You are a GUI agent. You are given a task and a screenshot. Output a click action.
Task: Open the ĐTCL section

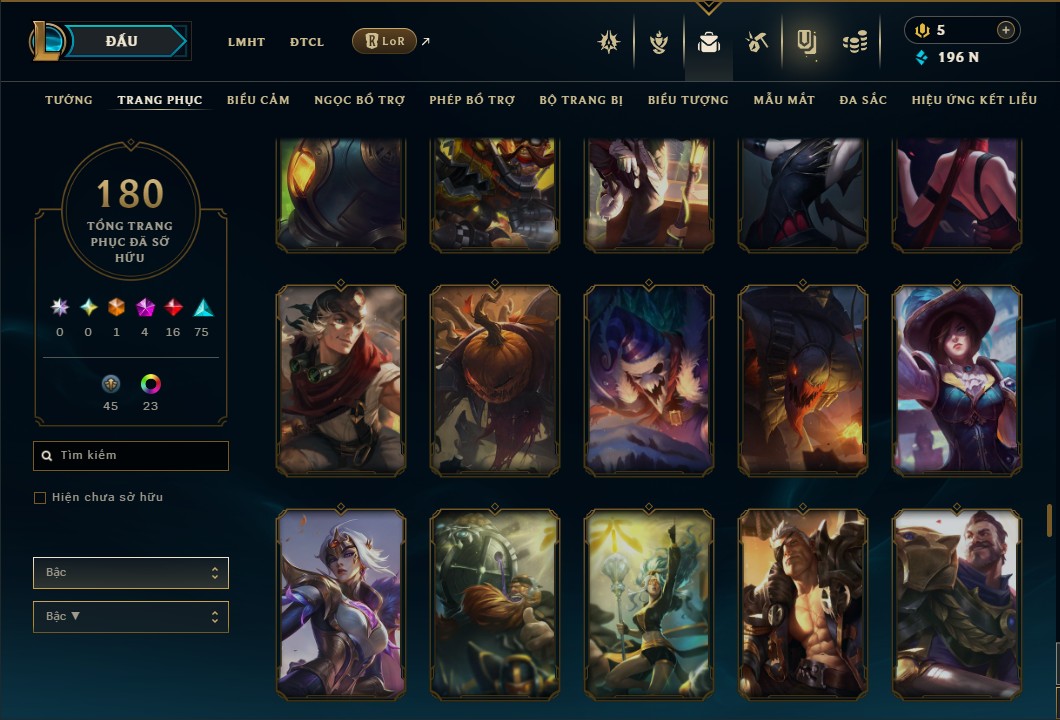[x=307, y=42]
